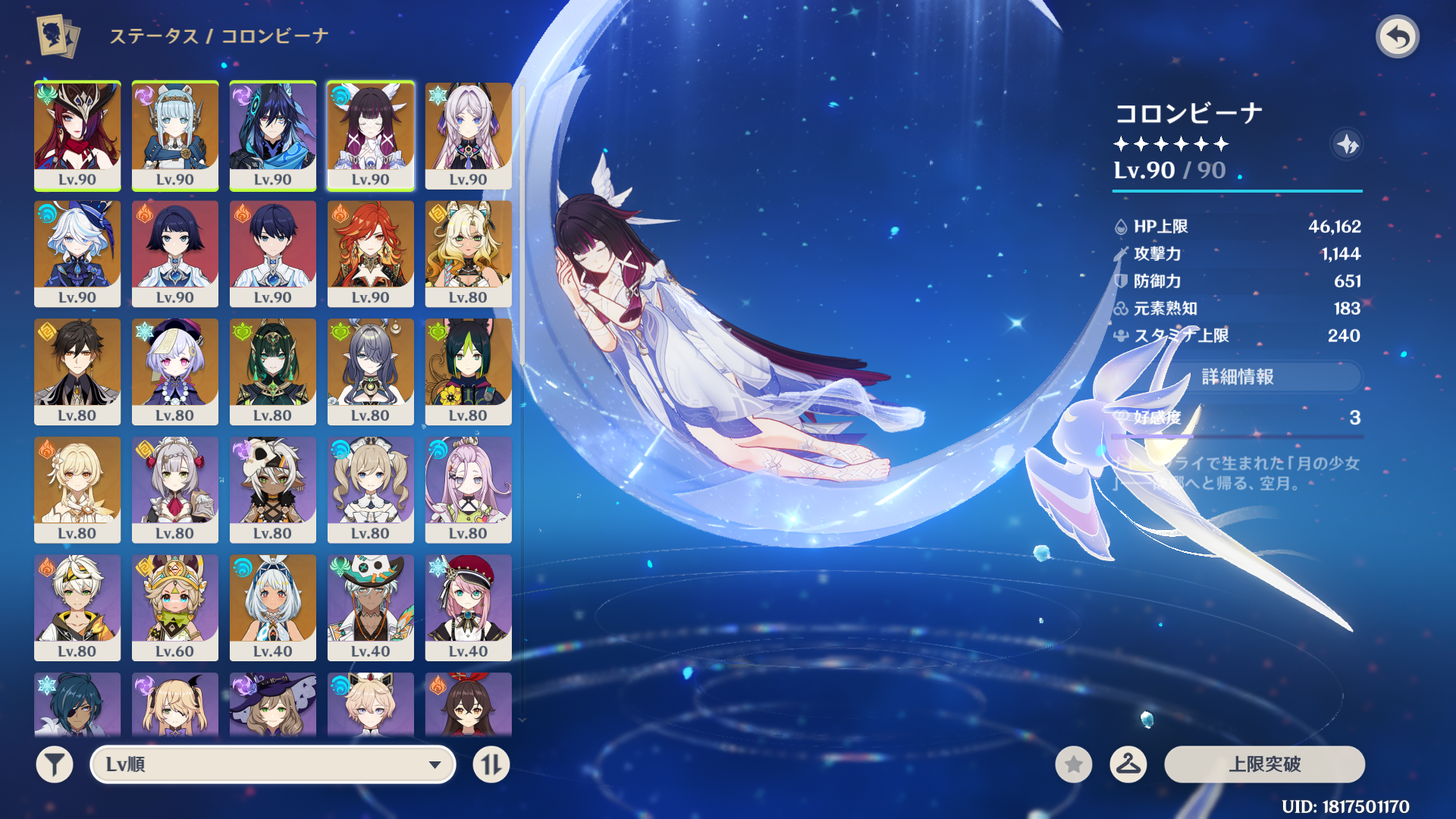Choose the red-haired Mavuika portrait
Image resolution: width=1456 pixels, height=819 pixels.
tap(371, 253)
